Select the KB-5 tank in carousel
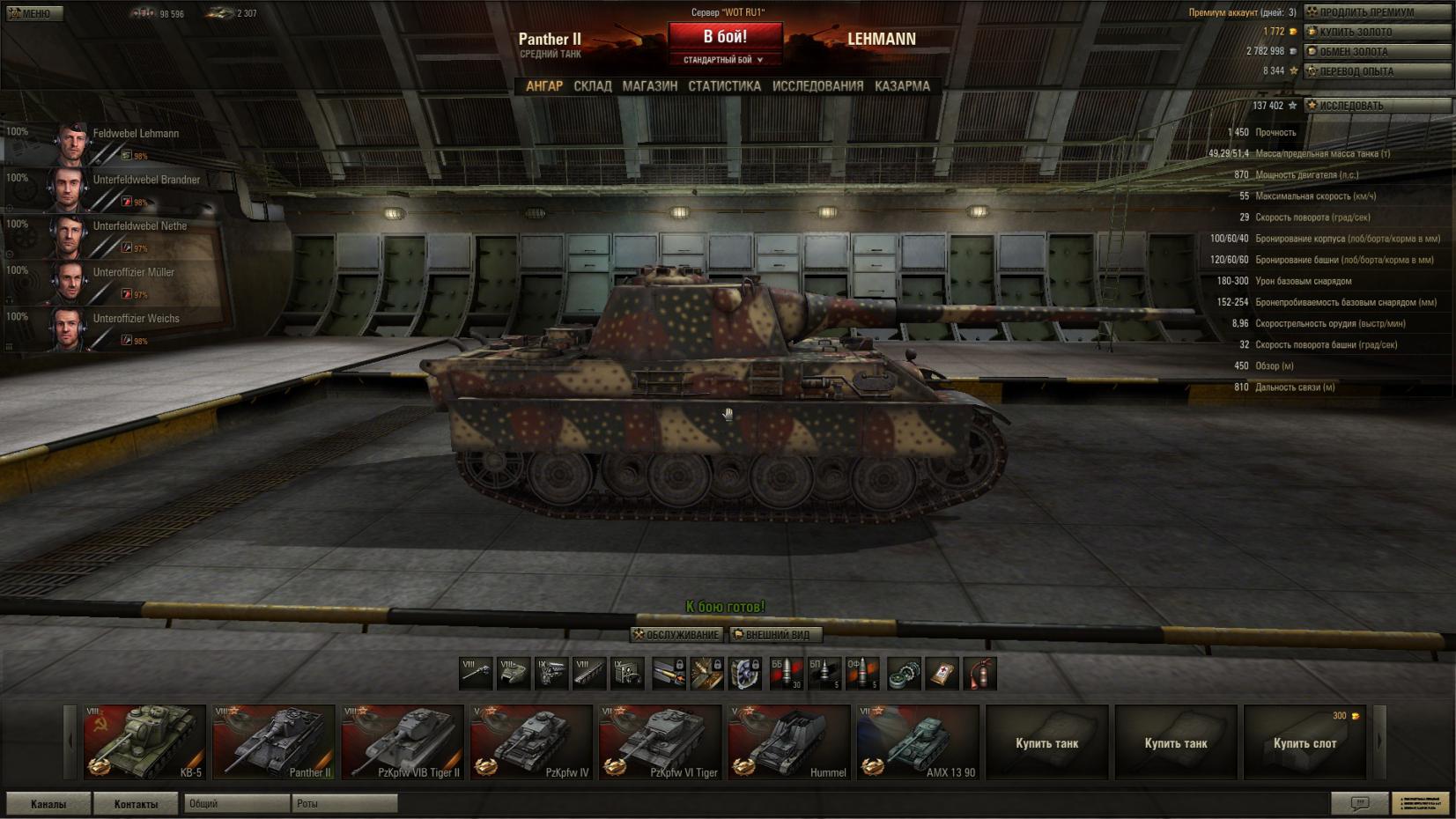 [x=144, y=742]
